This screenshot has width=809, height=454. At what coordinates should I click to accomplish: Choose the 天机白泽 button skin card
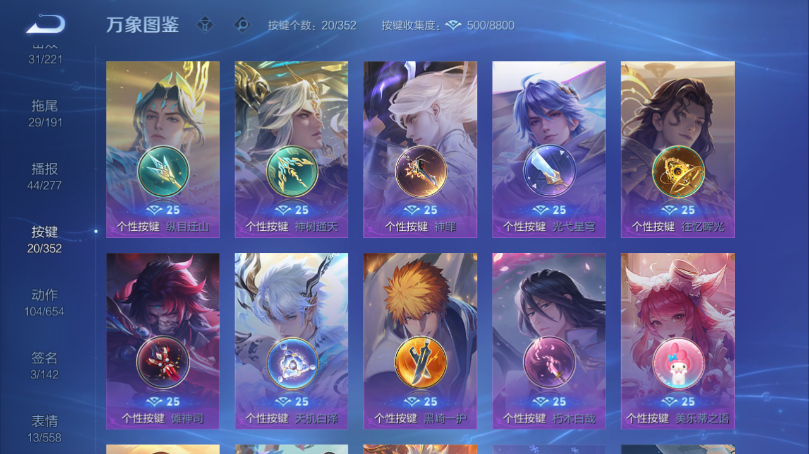tap(291, 340)
